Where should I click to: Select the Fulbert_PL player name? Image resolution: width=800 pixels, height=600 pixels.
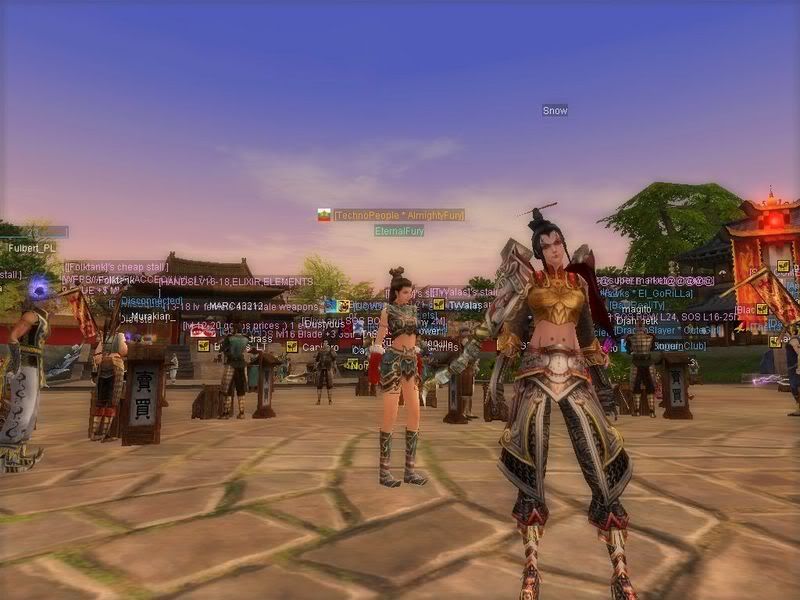tap(32, 248)
